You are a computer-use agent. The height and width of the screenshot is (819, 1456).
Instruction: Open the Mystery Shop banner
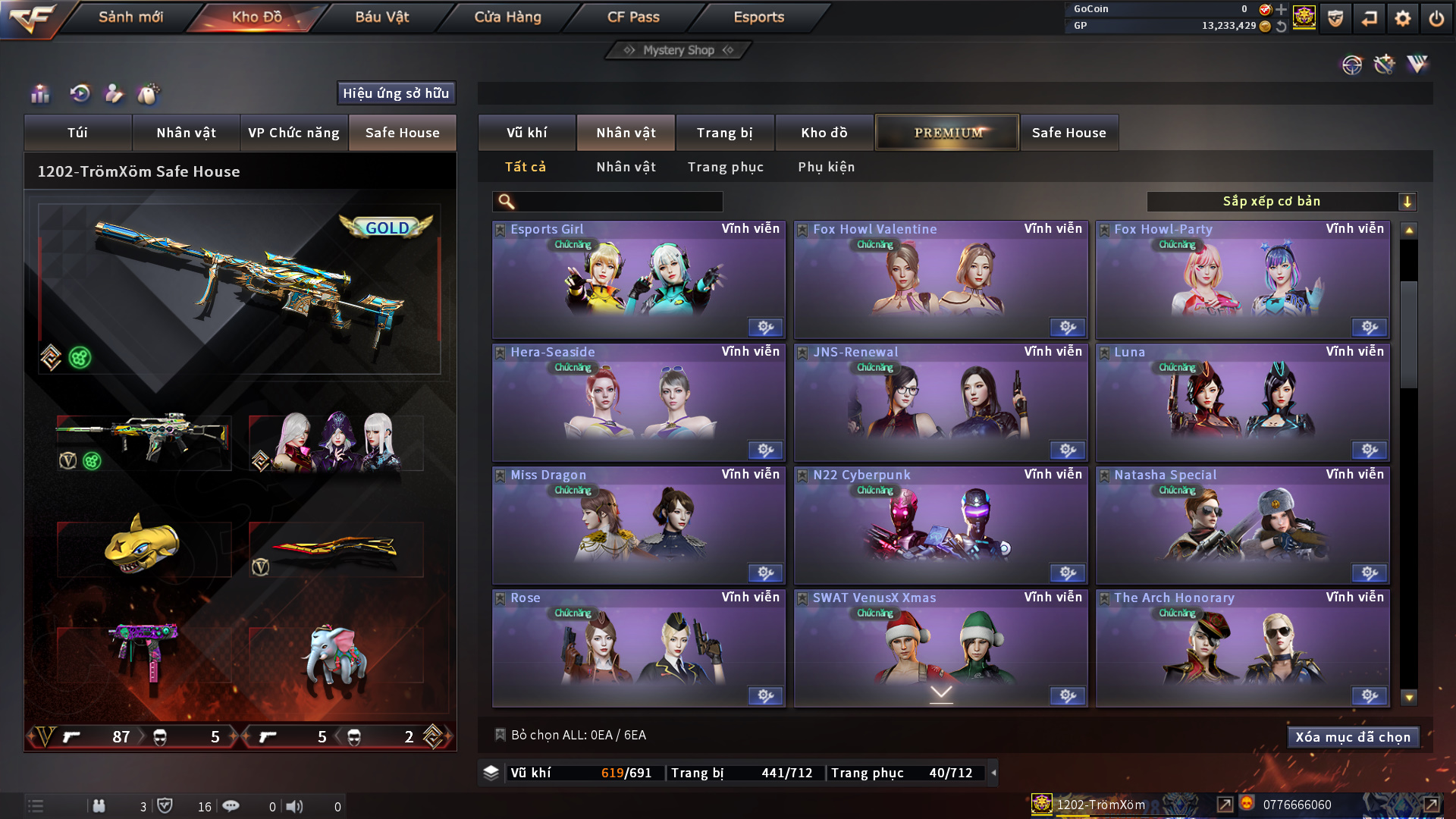[x=678, y=50]
